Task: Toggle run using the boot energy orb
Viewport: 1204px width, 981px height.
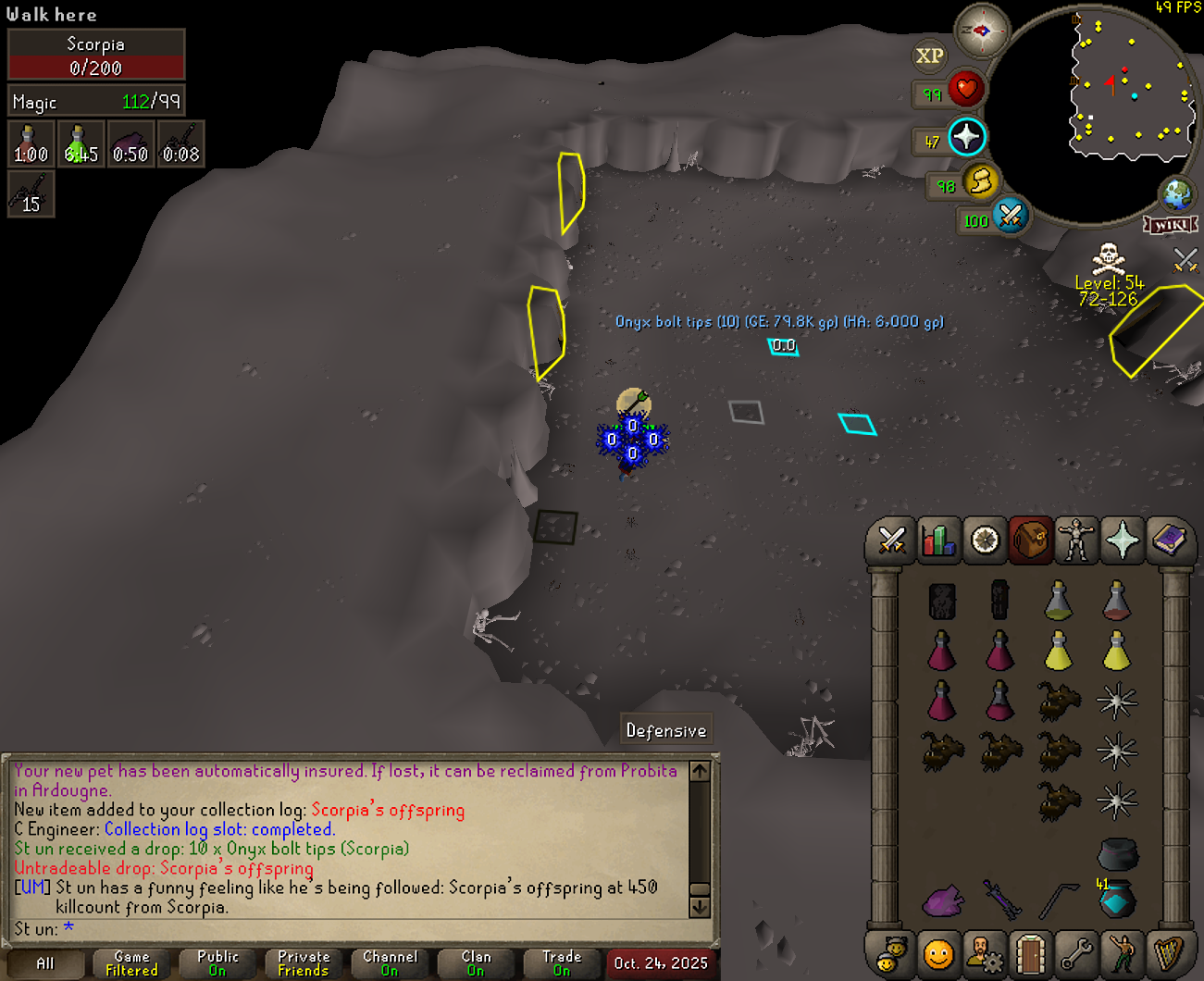Action: (980, 181)
